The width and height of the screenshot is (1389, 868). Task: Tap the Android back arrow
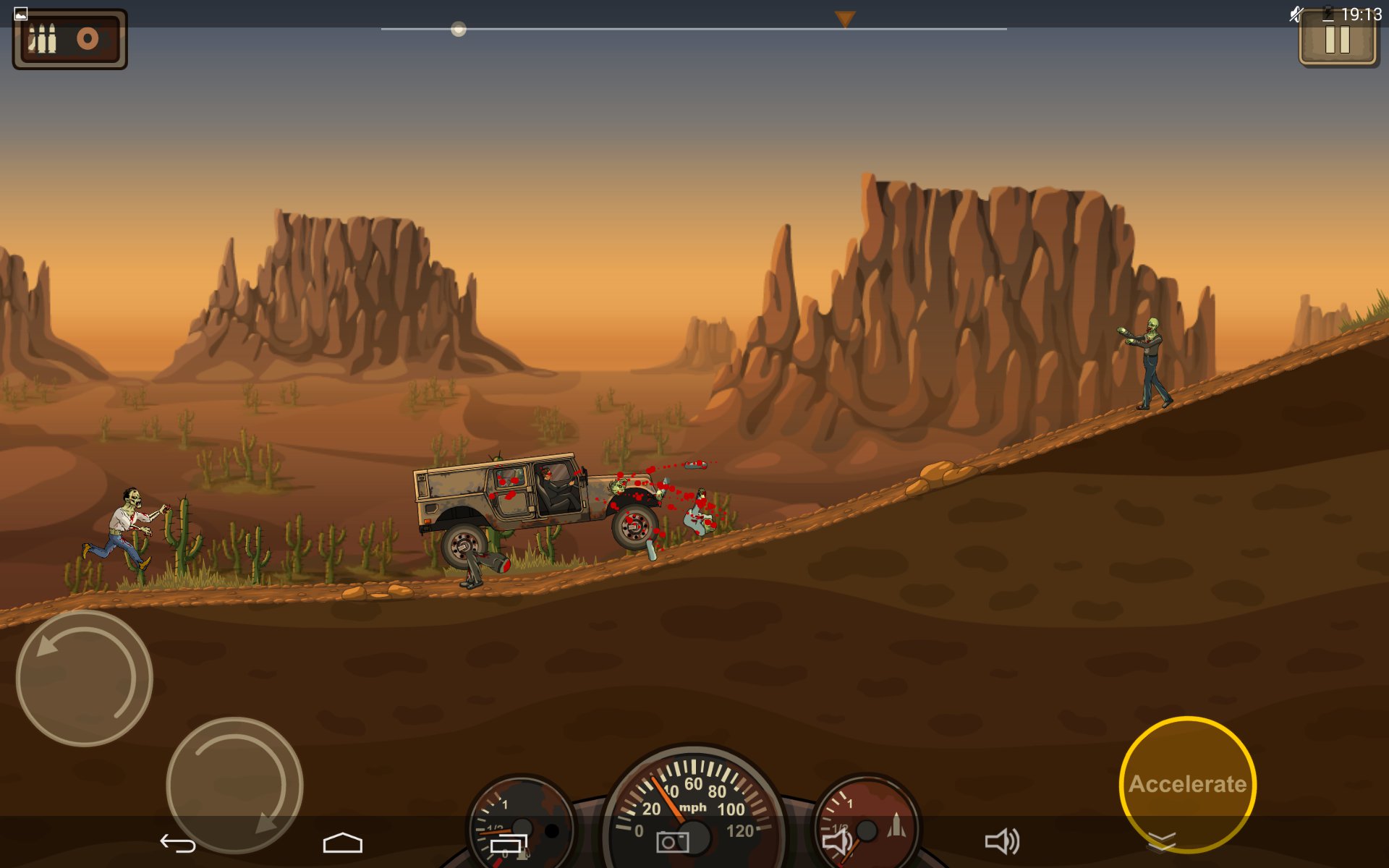178,843
